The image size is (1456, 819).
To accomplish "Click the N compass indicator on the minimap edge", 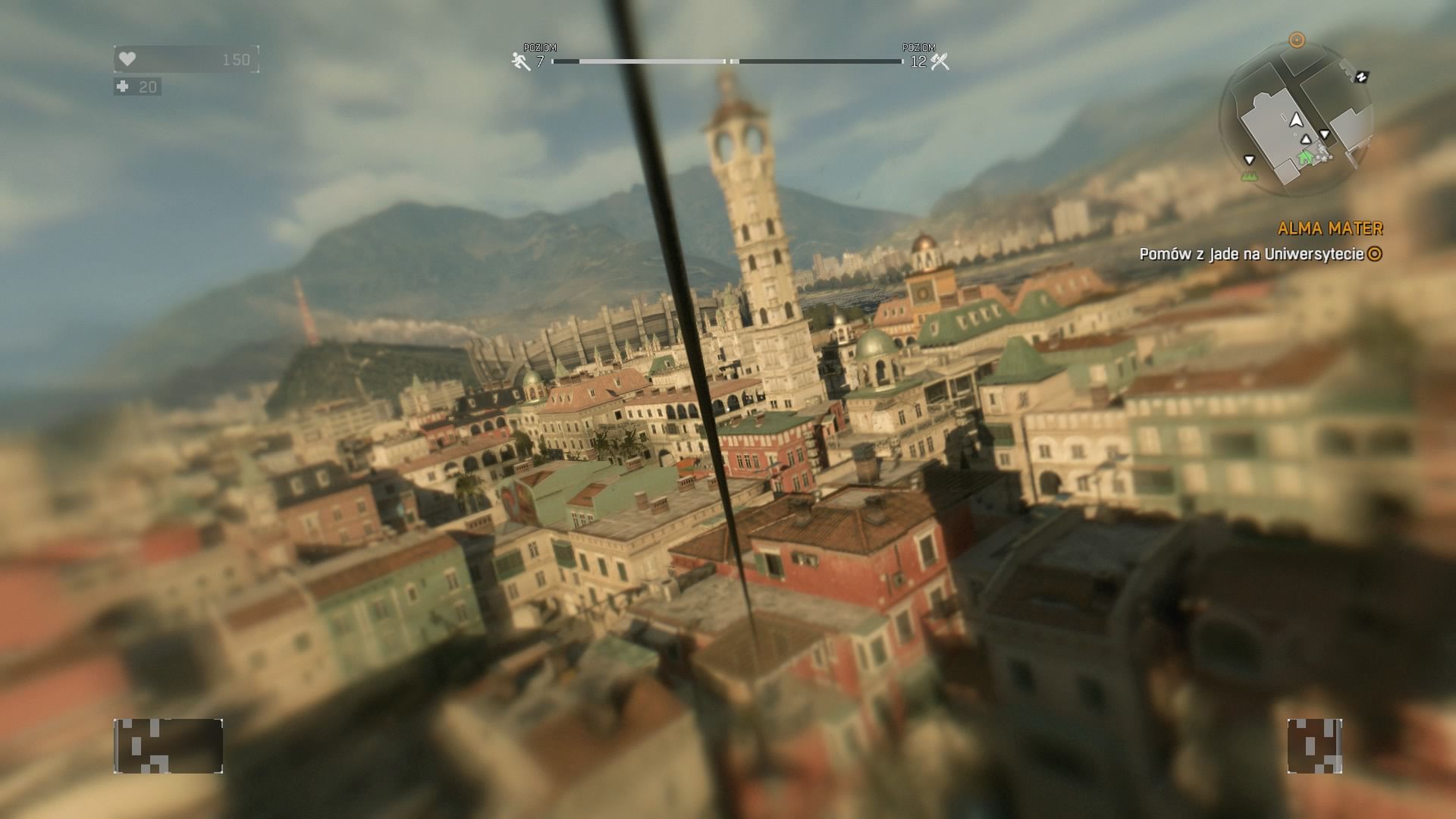I will click(1361, 77).
